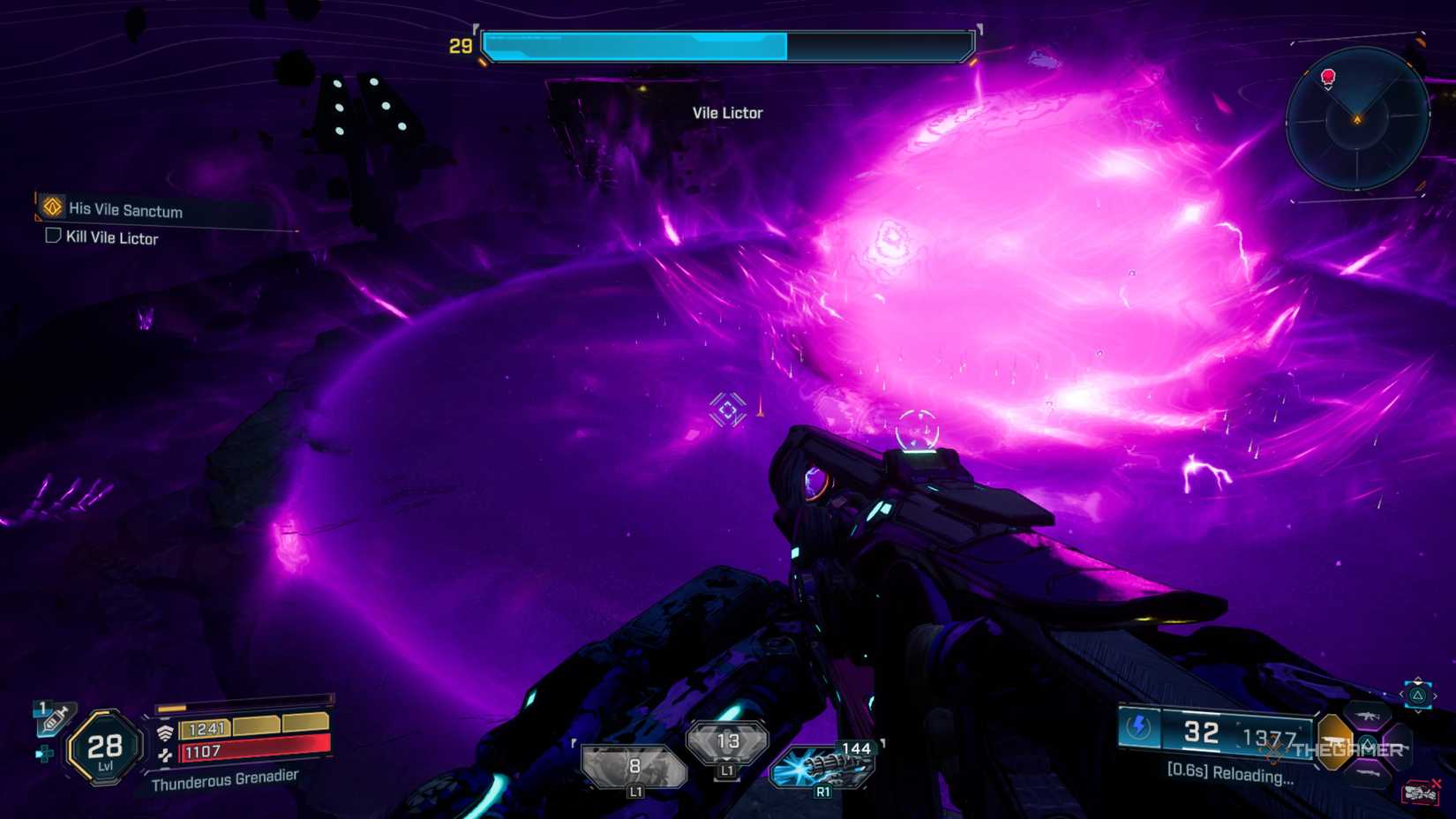Select the assault rifle icon on weapon wheel

coord(1368,716)
